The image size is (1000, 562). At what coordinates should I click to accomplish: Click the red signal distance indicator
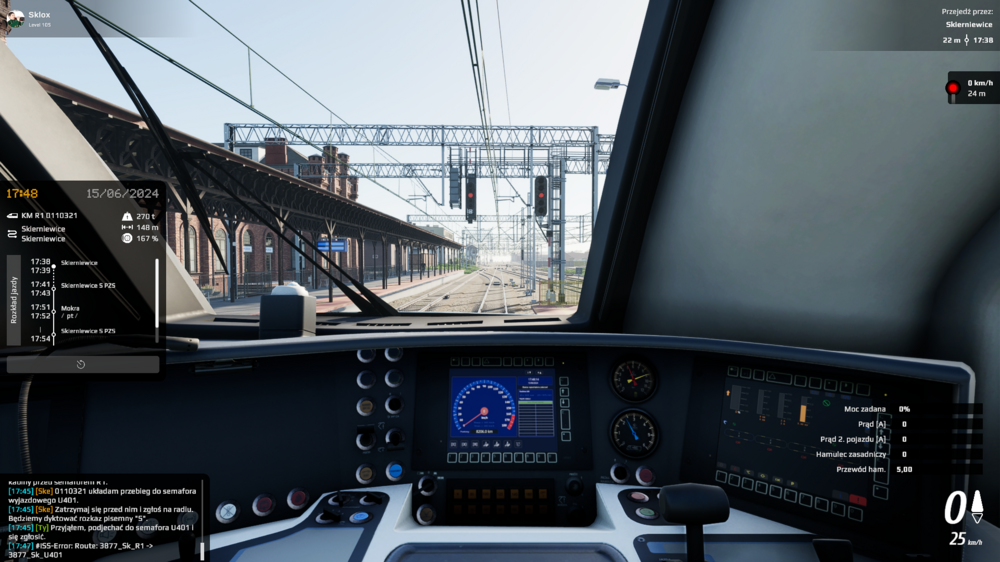point(970,88)
